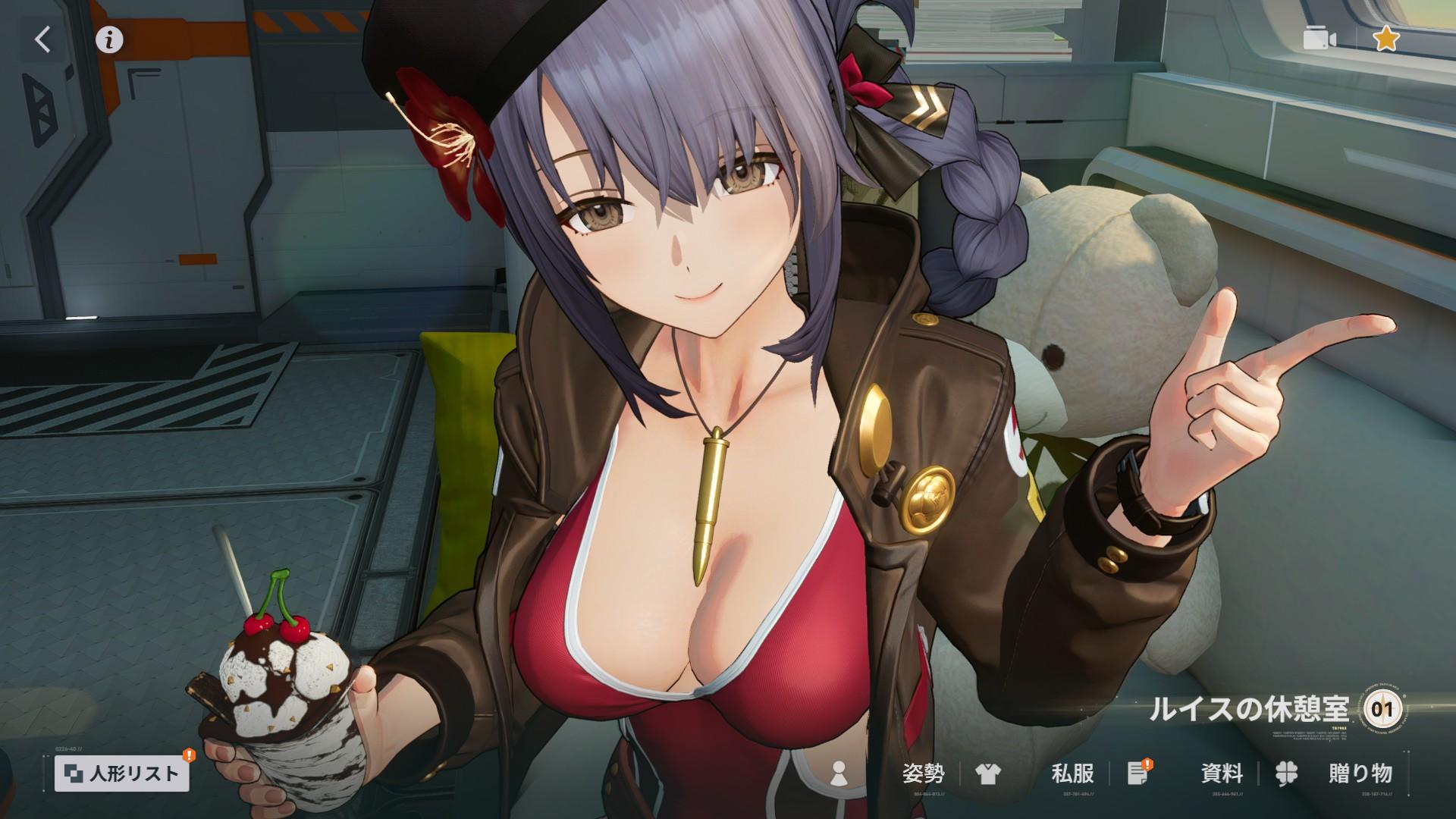Click the back chevron in the top left
The image size is (1456, 819).
(x=42, y=40)
